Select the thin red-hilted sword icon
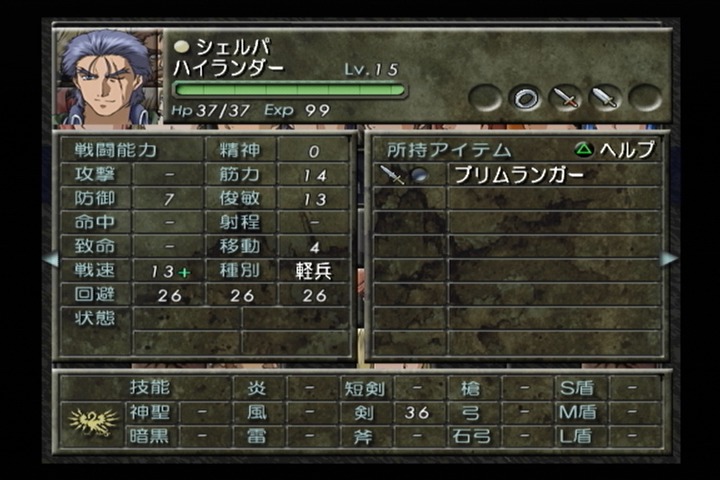This screenshot has height=480, width=720. click(x=566, y=98)
